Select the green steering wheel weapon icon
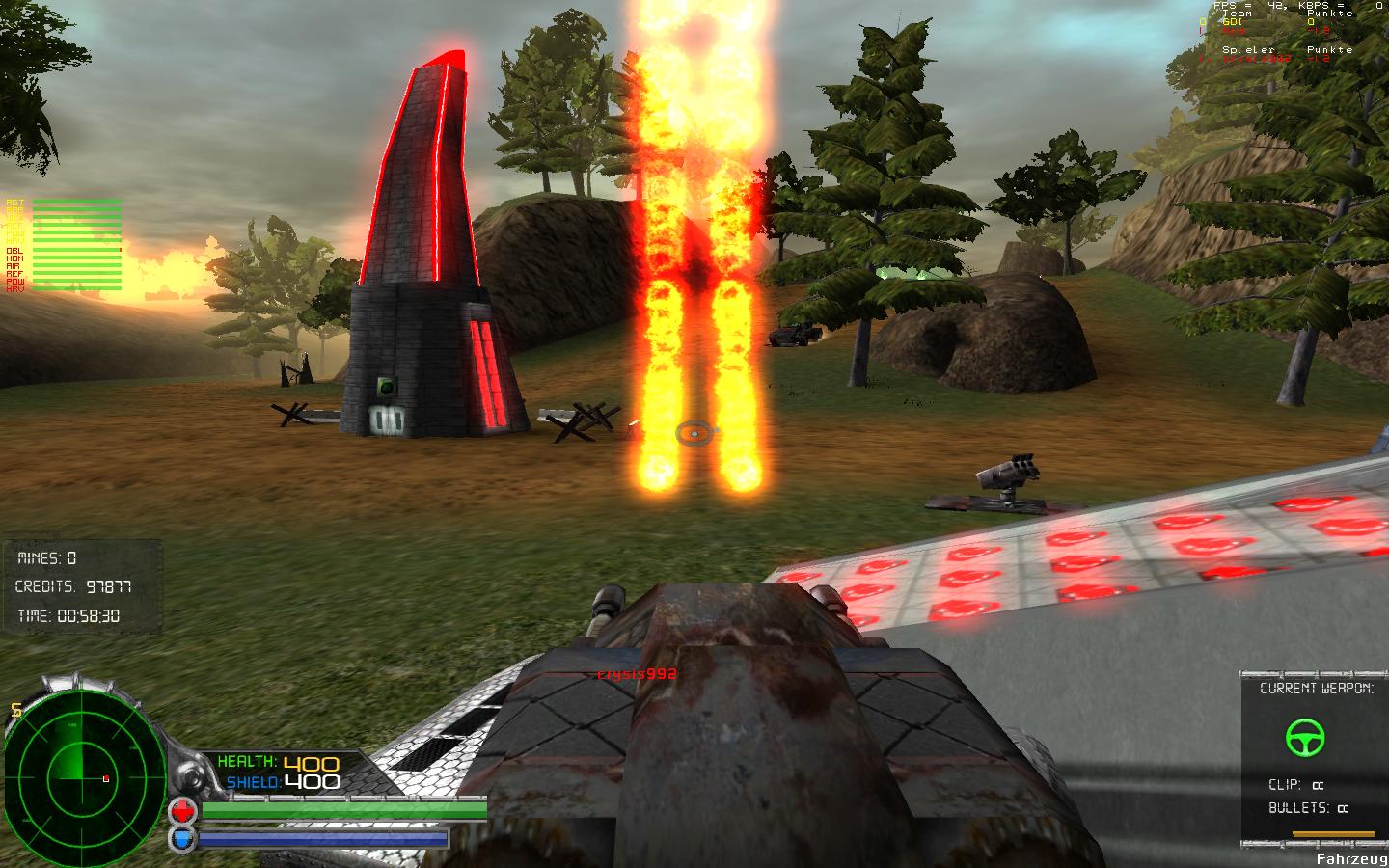Viewport: 1389px width, 868px height. tap(1305, 738)
